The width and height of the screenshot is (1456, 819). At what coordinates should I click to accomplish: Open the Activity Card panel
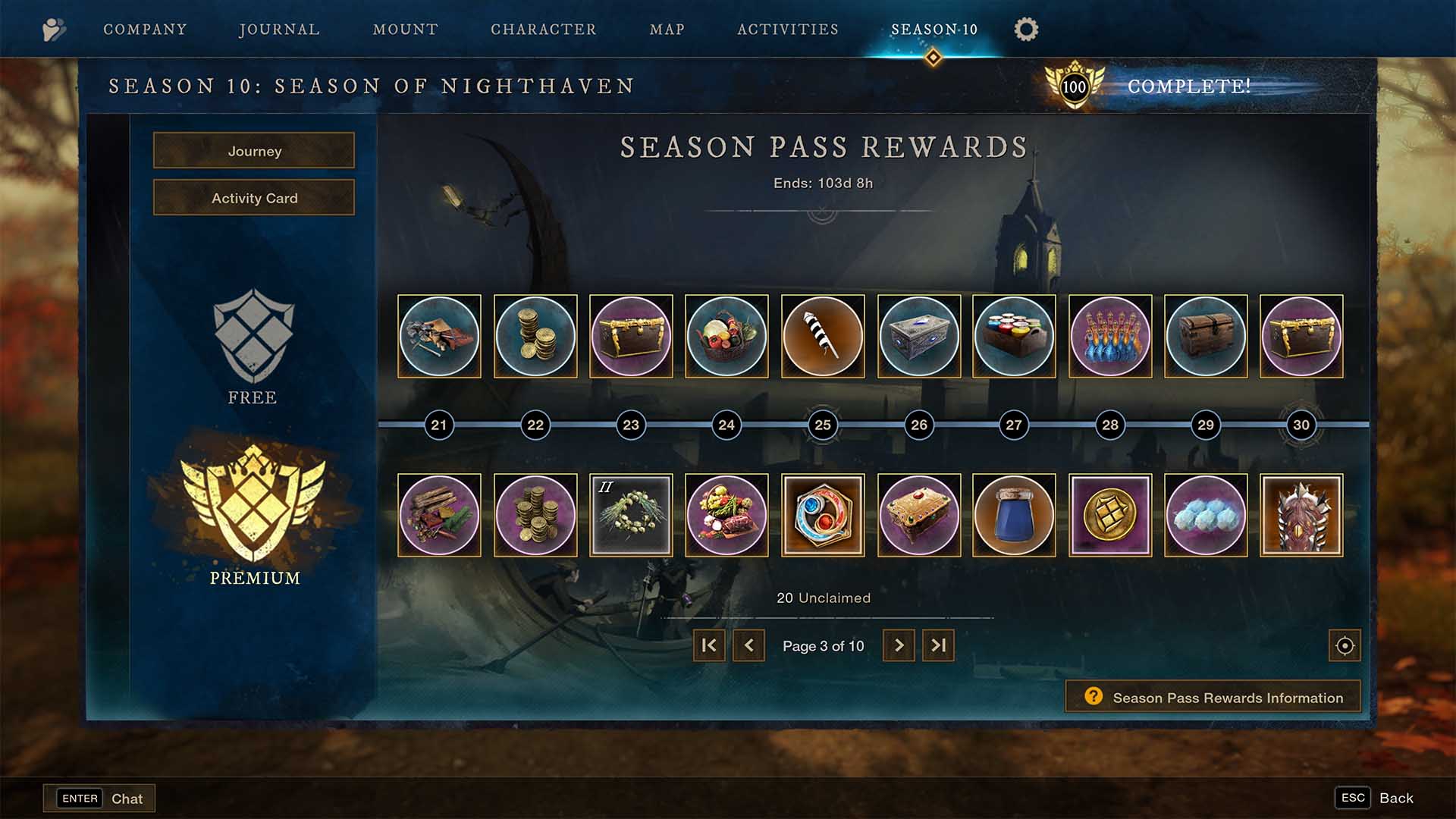(254, 197)
